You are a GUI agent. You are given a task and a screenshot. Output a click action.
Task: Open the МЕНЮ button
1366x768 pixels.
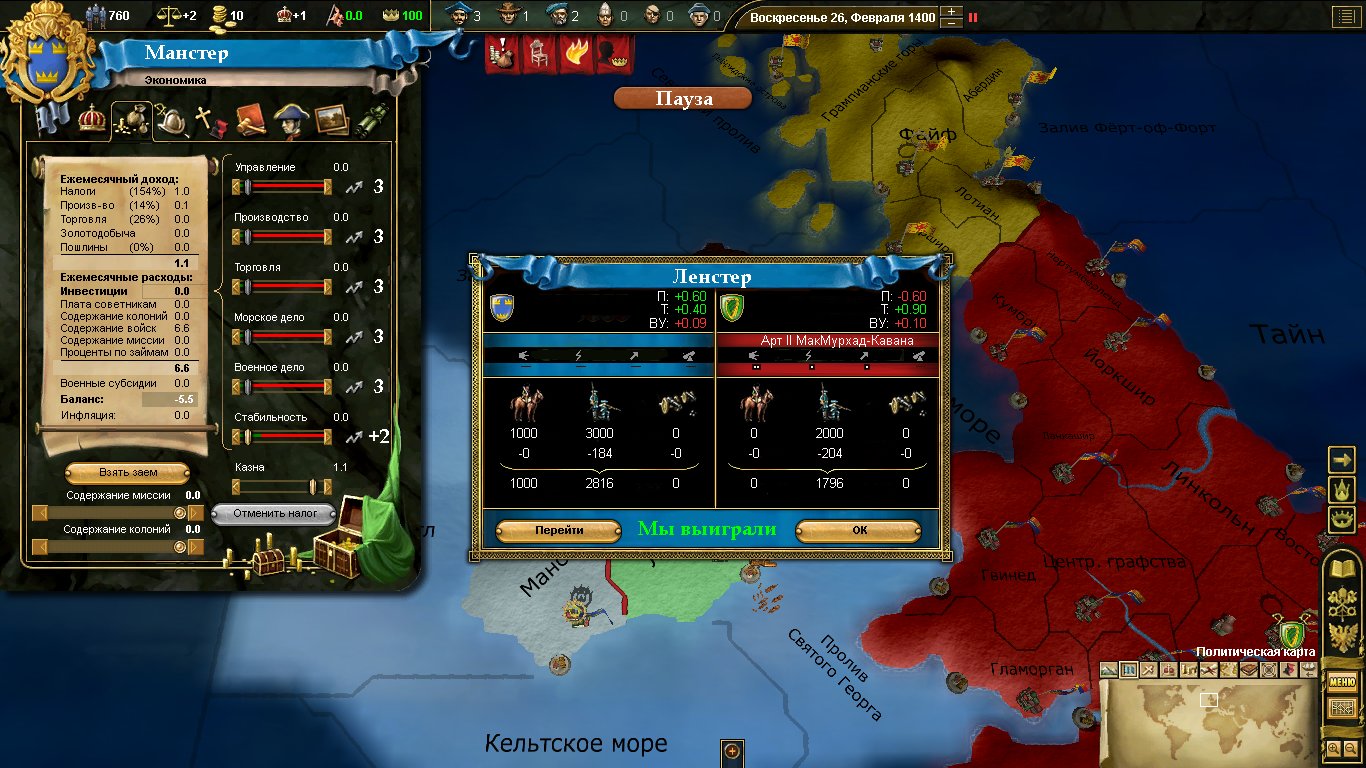(1341, 682)
